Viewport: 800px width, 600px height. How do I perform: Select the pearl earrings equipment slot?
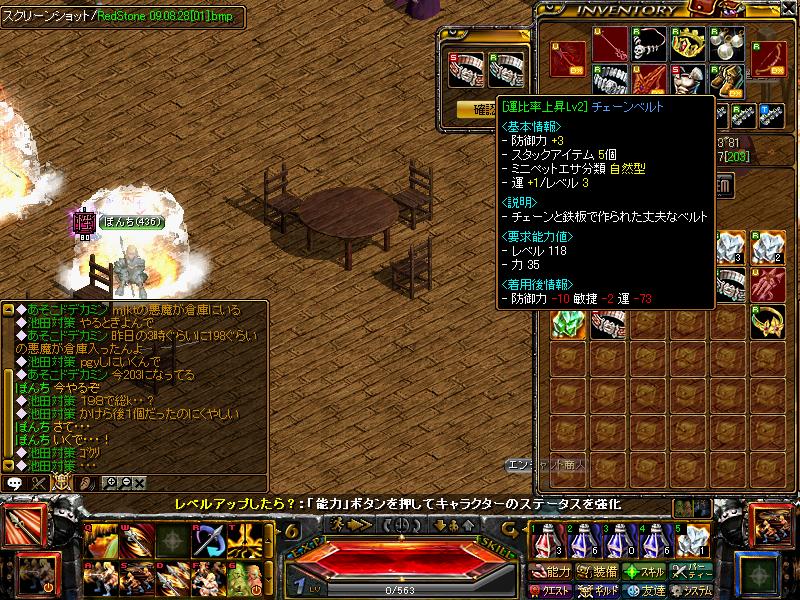tap(728, 42)
